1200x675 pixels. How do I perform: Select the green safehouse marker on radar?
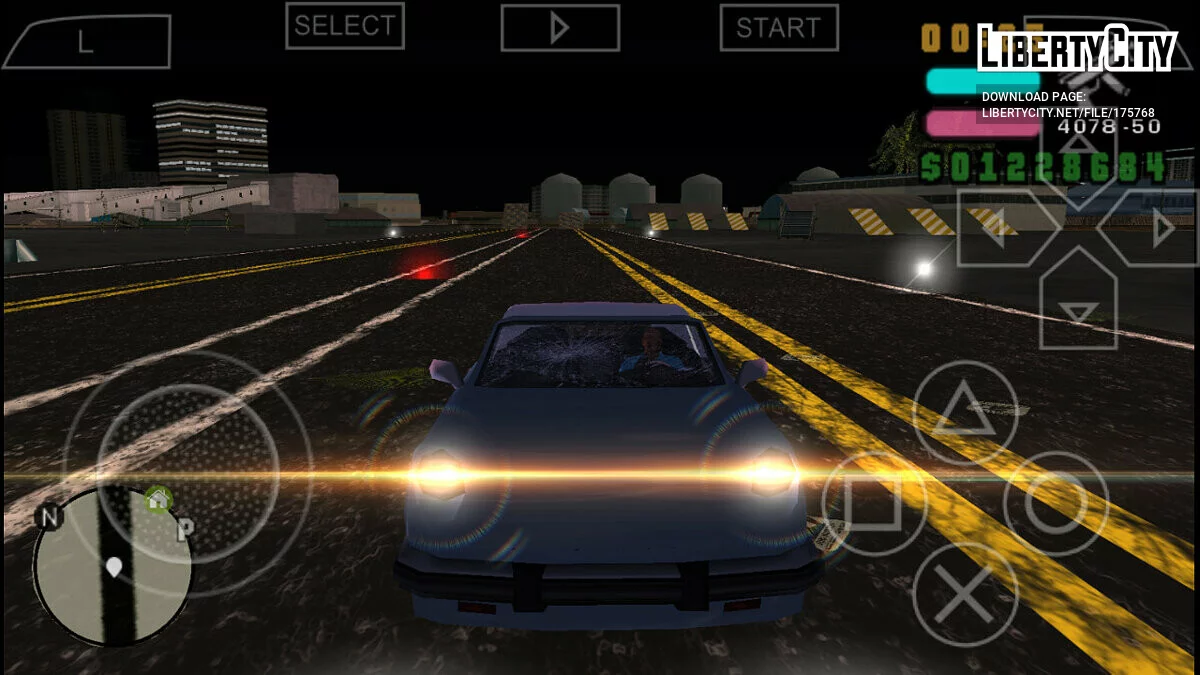coord(158,498)
